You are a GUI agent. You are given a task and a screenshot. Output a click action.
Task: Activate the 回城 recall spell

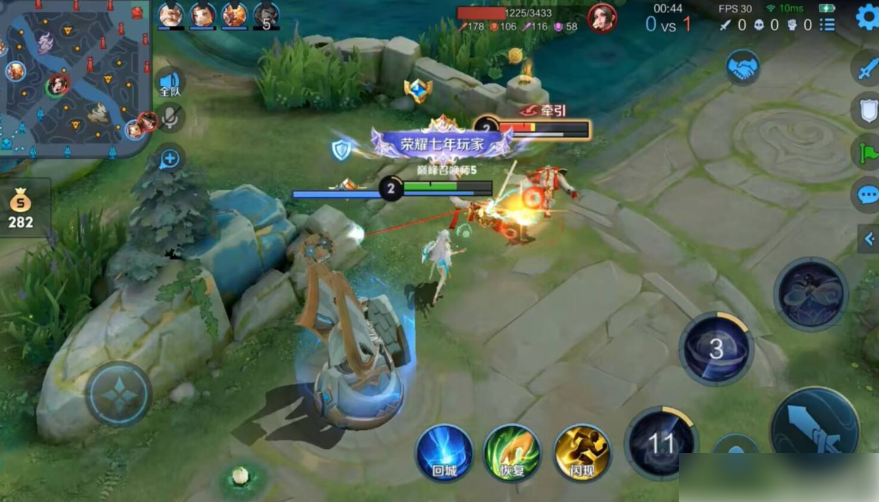(x=444, y=453)
